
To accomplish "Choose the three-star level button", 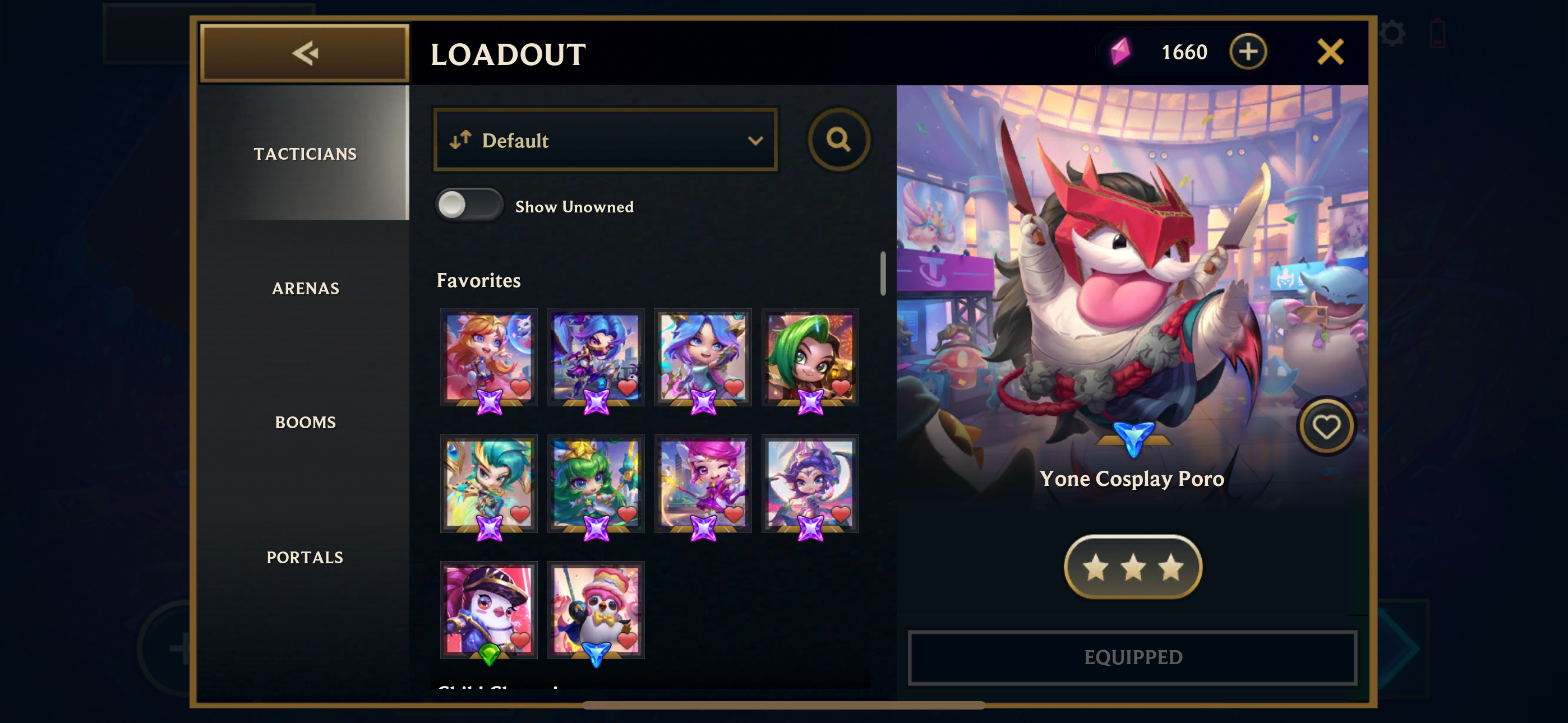I will (1133, 567).
